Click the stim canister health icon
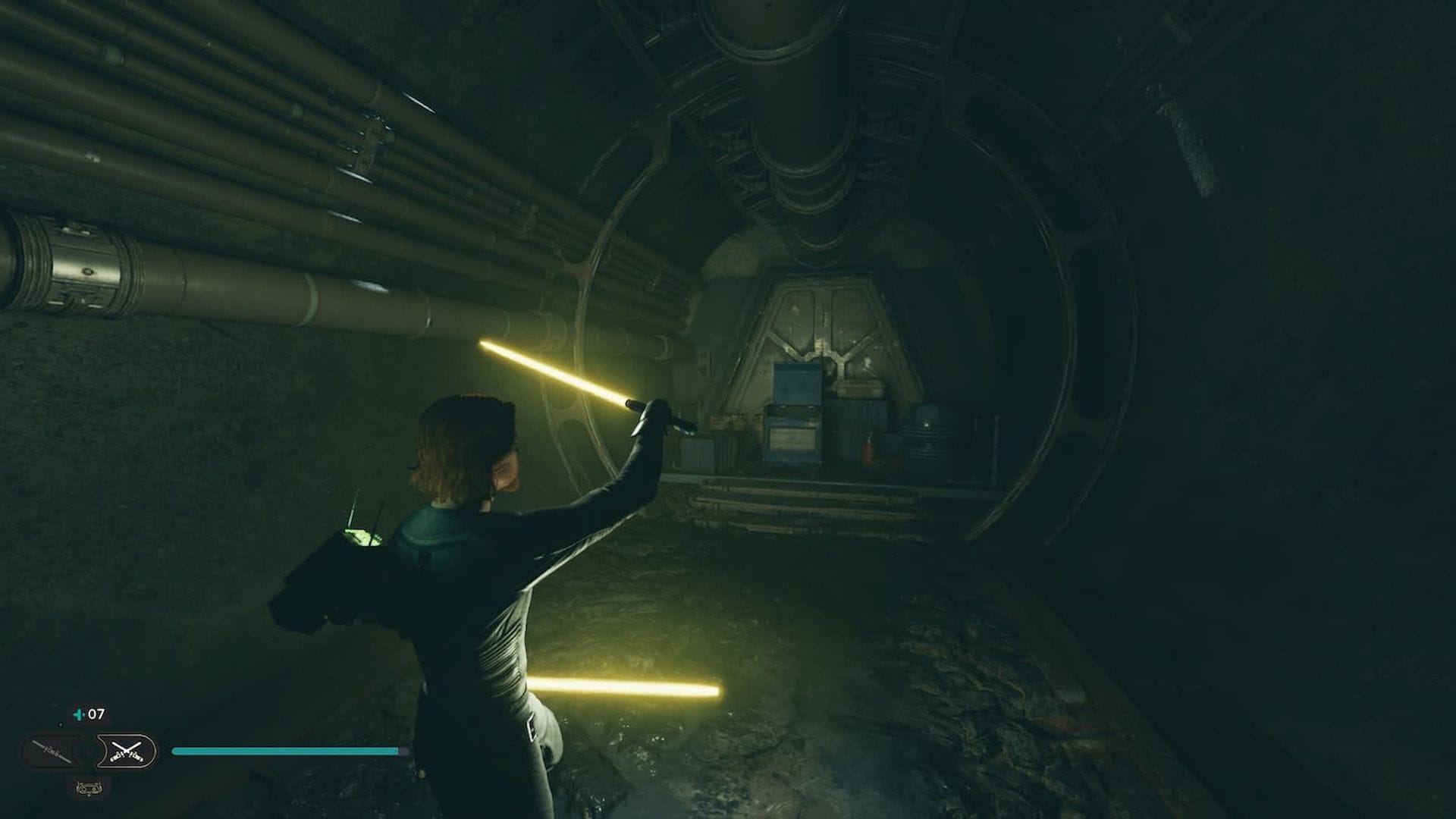The height and width of the screenshot is (819, 1456). click(79, 714)
